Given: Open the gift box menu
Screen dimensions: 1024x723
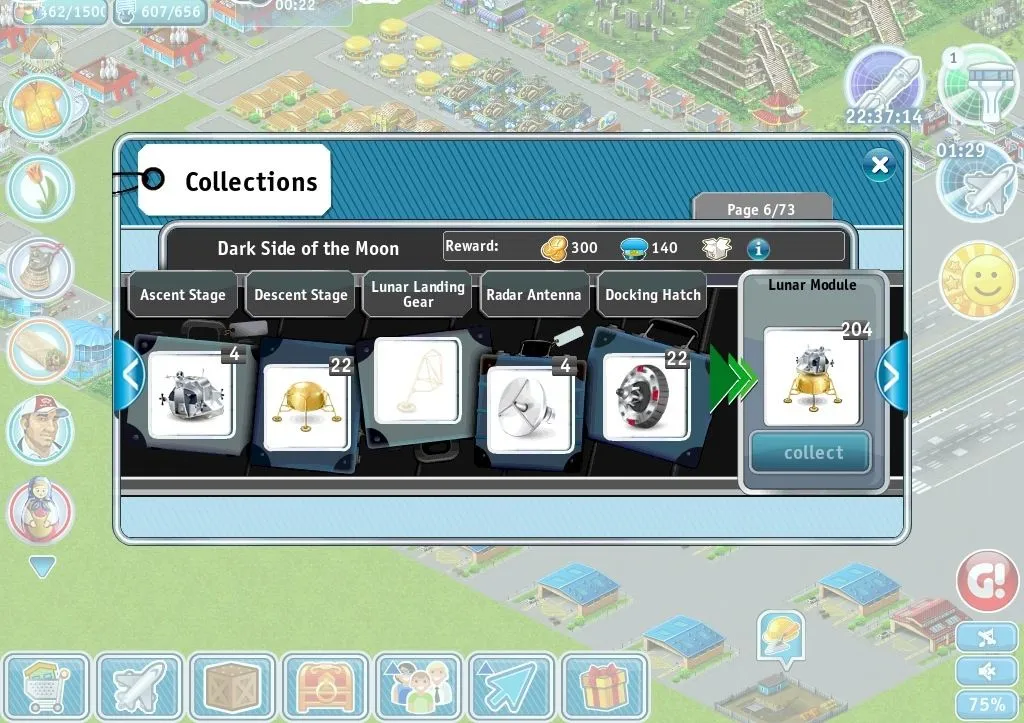Looking at the screenshot, I should pyautogui.click(x=603, y=687).
